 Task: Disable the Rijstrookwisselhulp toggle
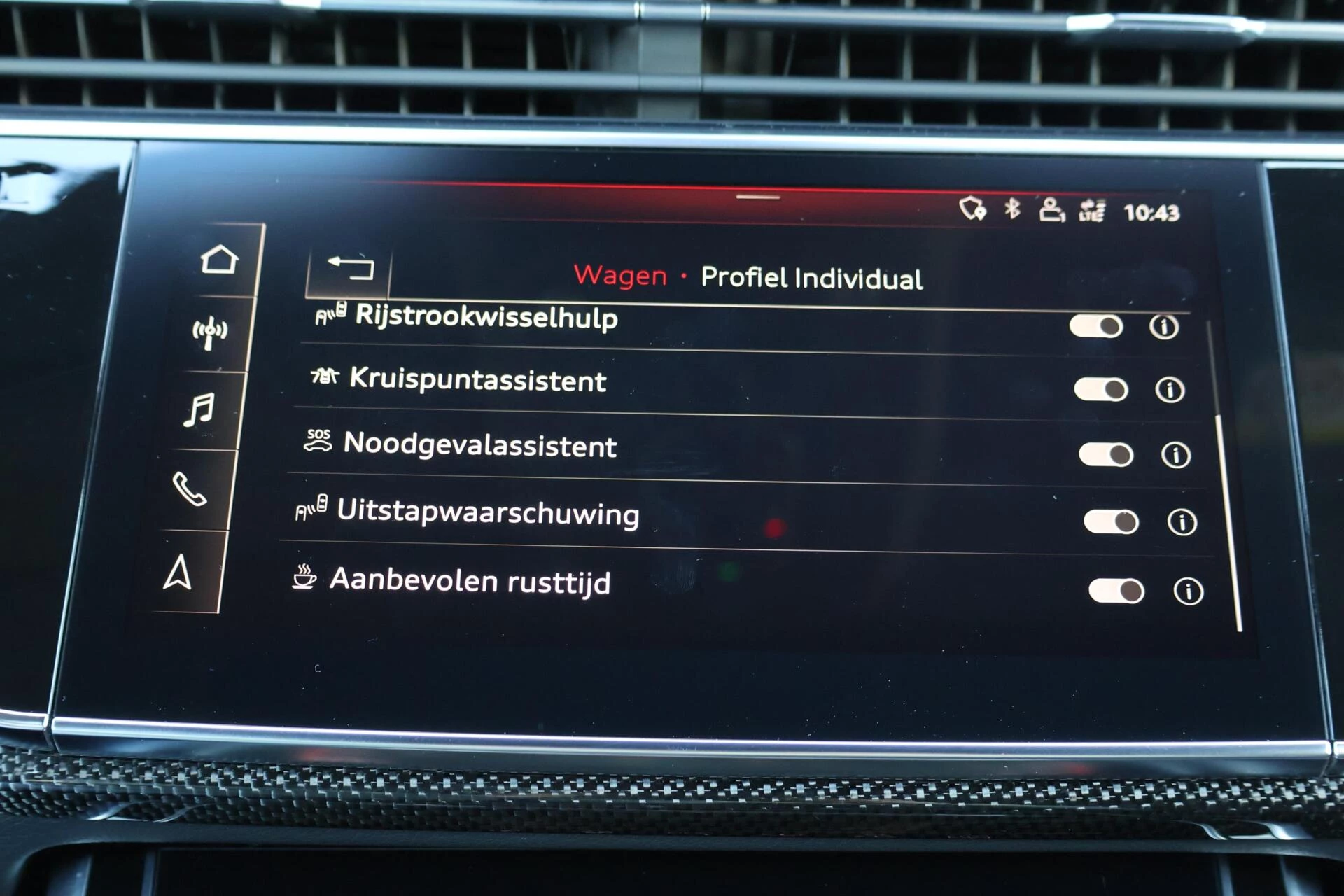tap(1097, 325)
